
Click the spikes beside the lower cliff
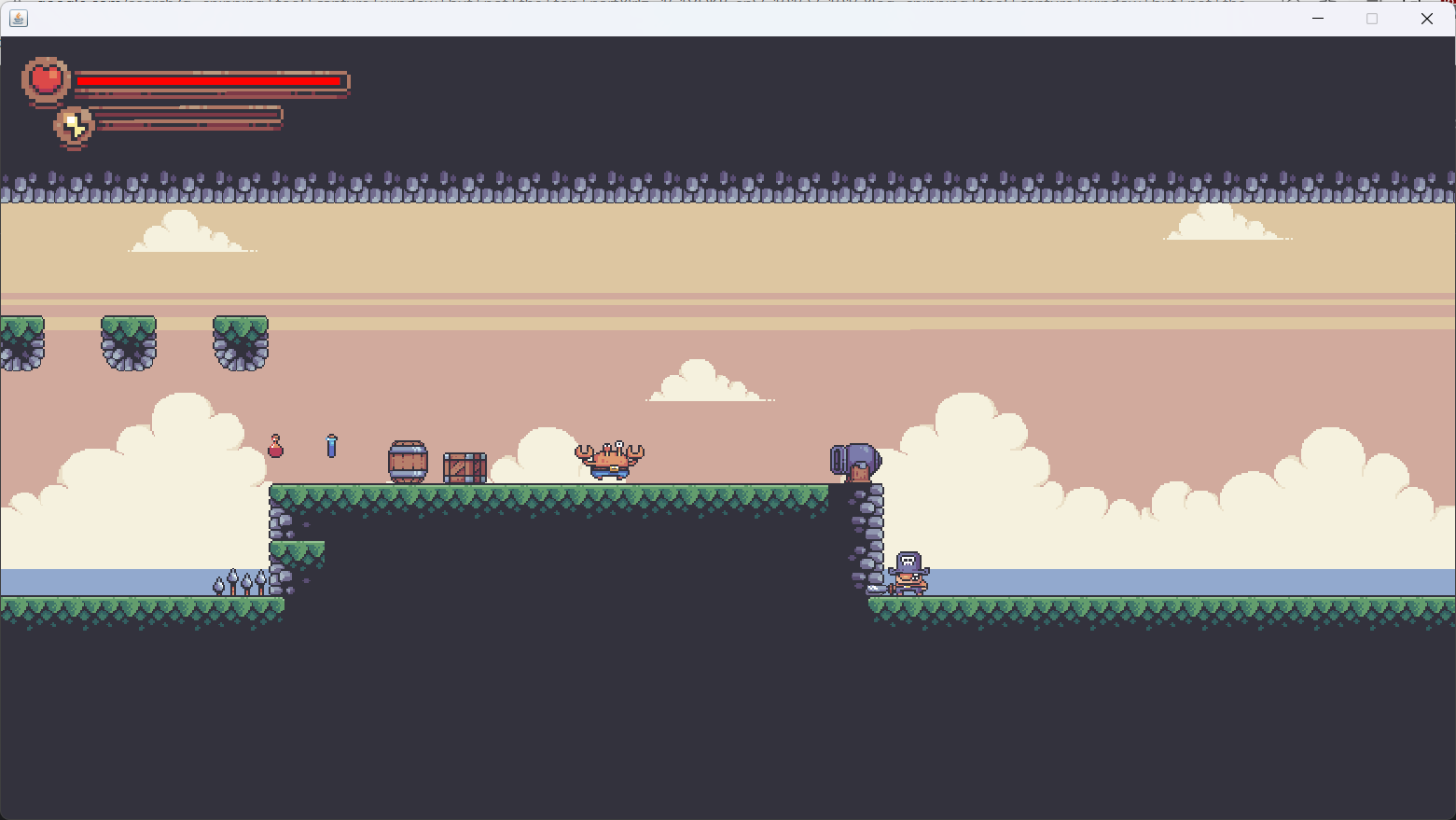point(238,583)
